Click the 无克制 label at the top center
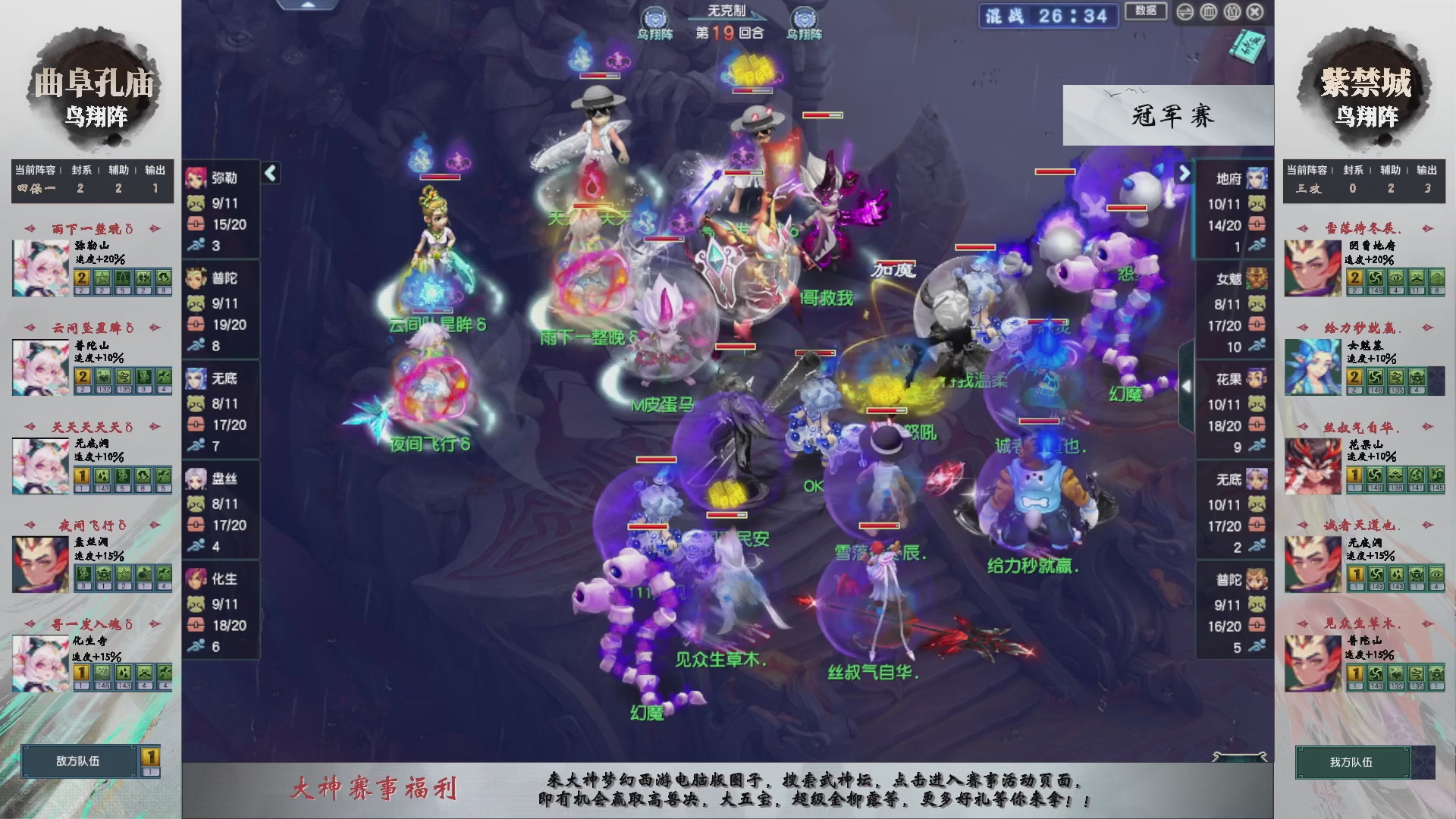This screenshot has width=1456, height=819. [726, 9]
